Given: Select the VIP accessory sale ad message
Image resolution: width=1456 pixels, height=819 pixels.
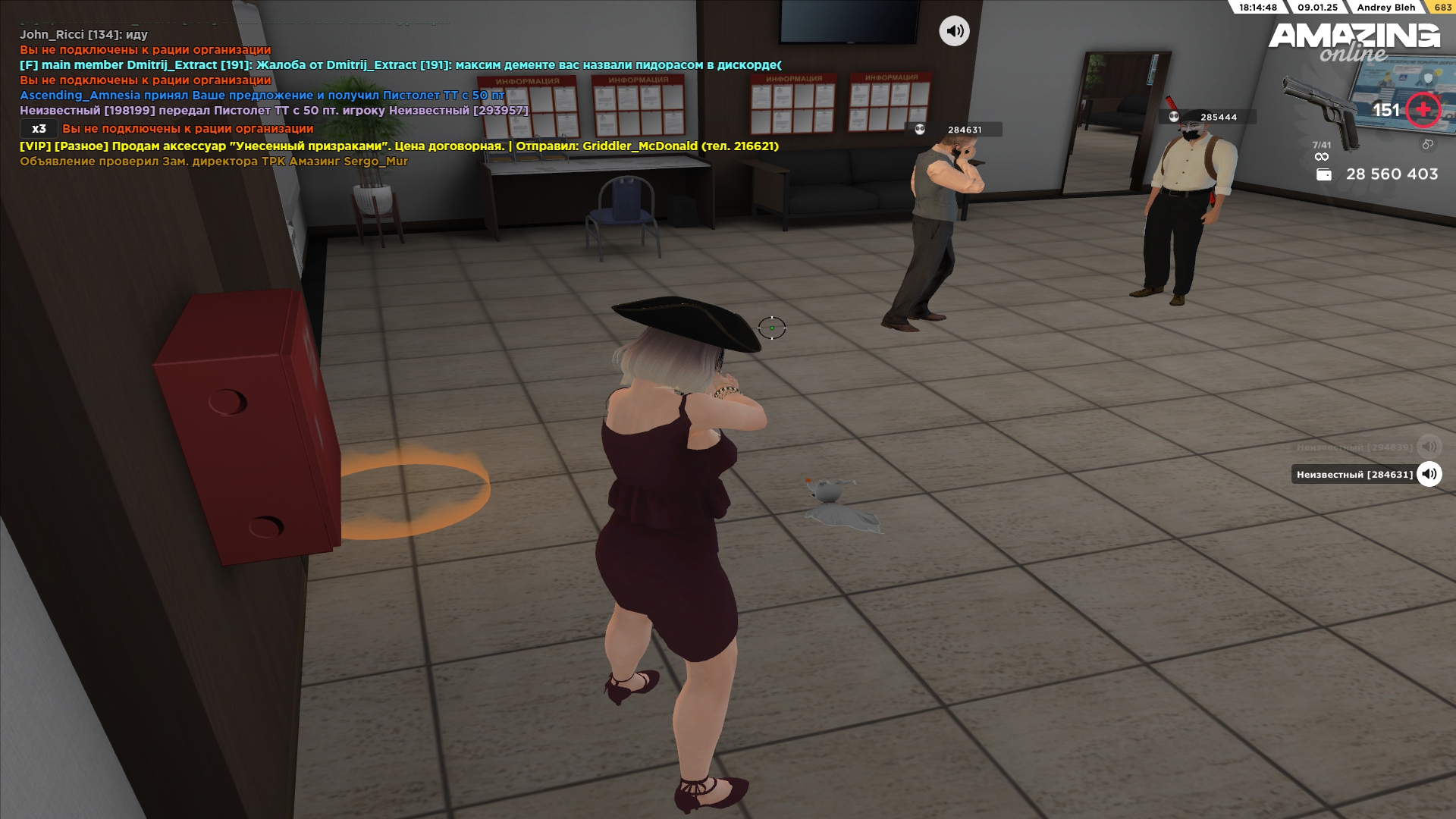Looking at the screenshot, I should [x=399, y=146].
